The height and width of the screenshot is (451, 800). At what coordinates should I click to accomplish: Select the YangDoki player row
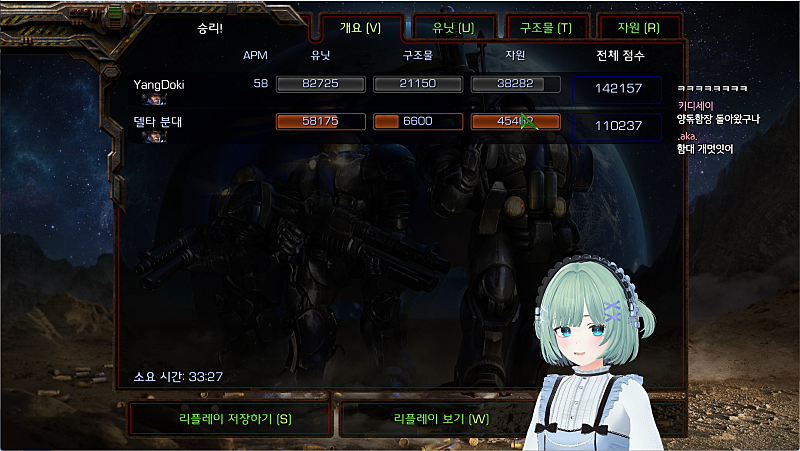(160, 85)
